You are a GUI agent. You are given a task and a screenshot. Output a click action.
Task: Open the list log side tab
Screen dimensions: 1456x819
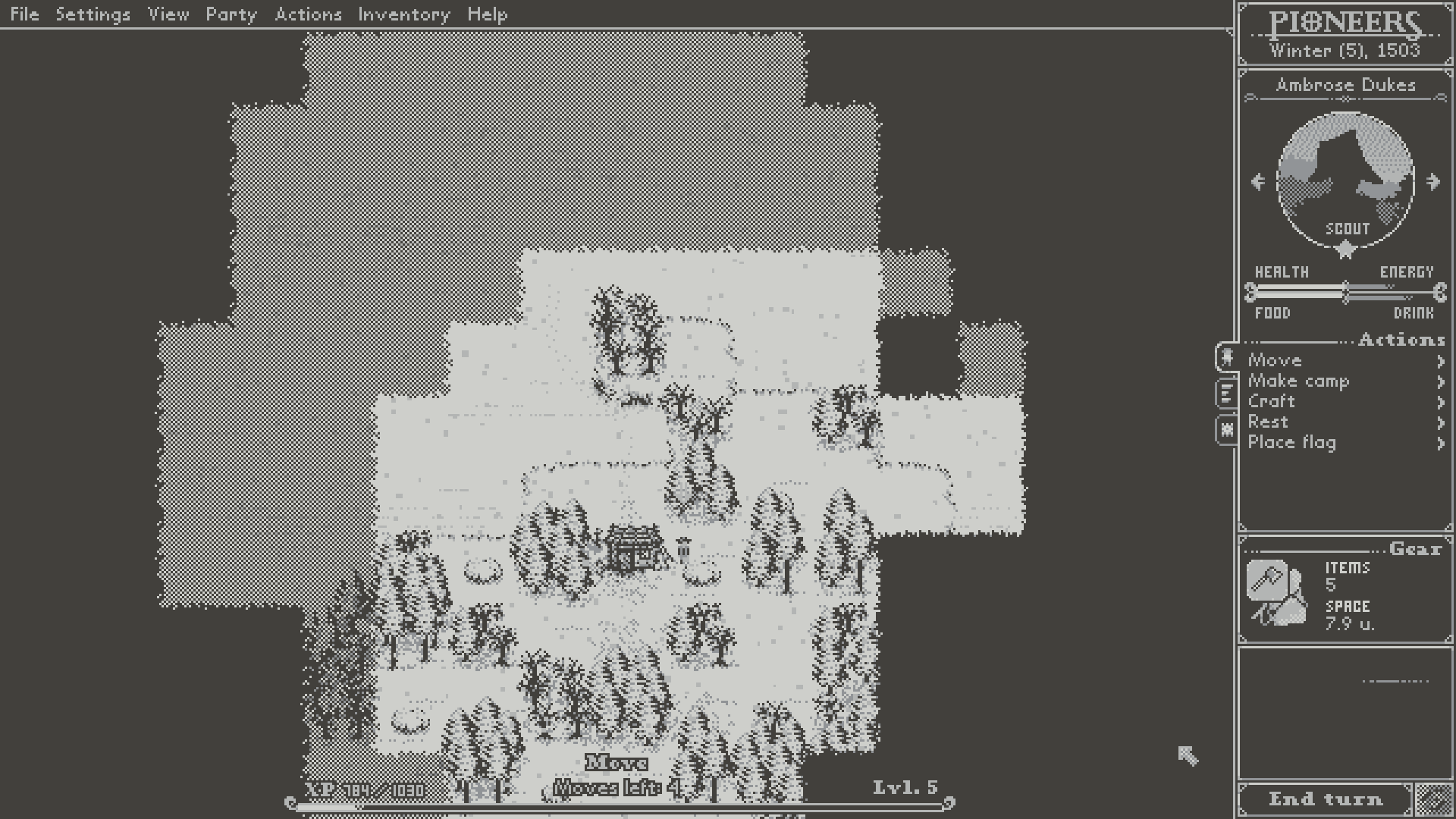pyautogui.click(x=1226, y=394)
